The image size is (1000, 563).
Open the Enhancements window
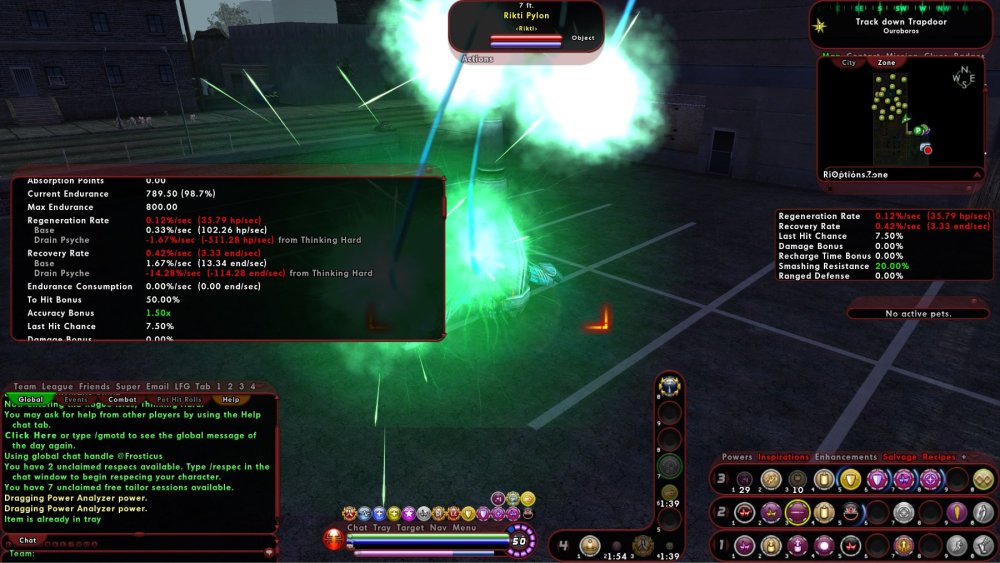tap(846, 457)
